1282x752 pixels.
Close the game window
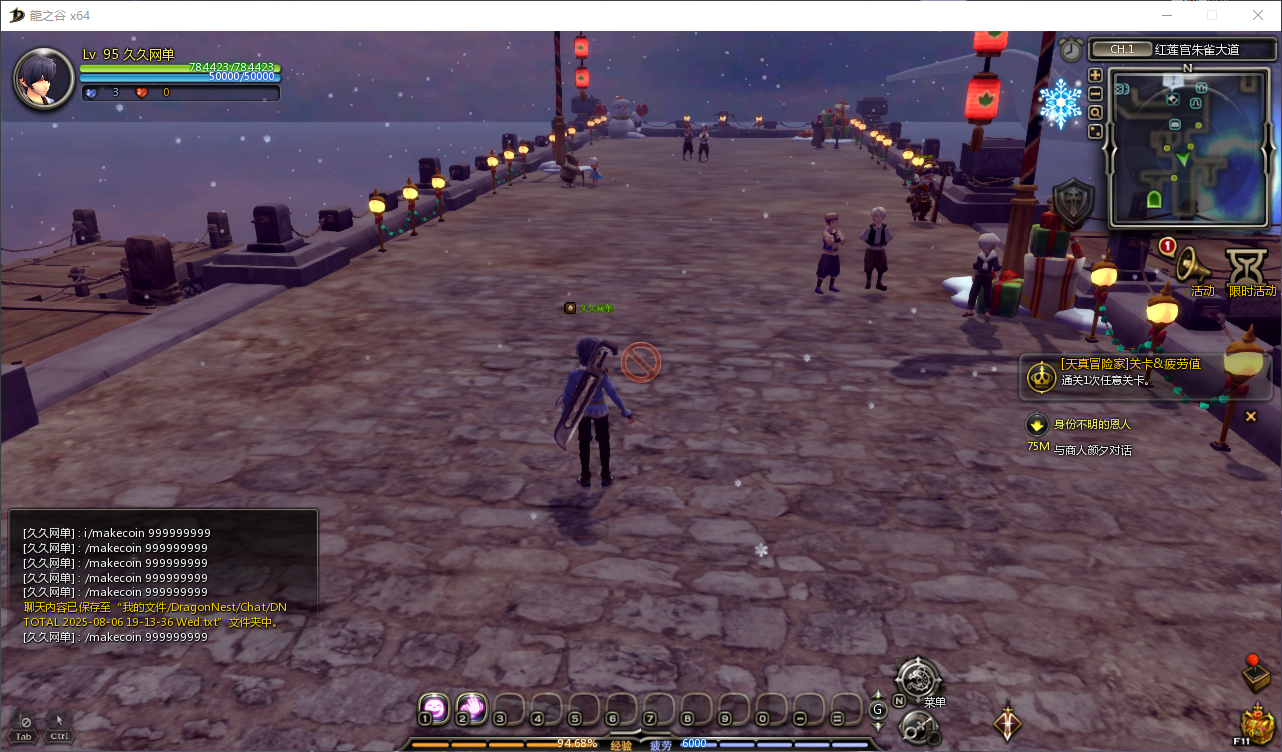1258,15
